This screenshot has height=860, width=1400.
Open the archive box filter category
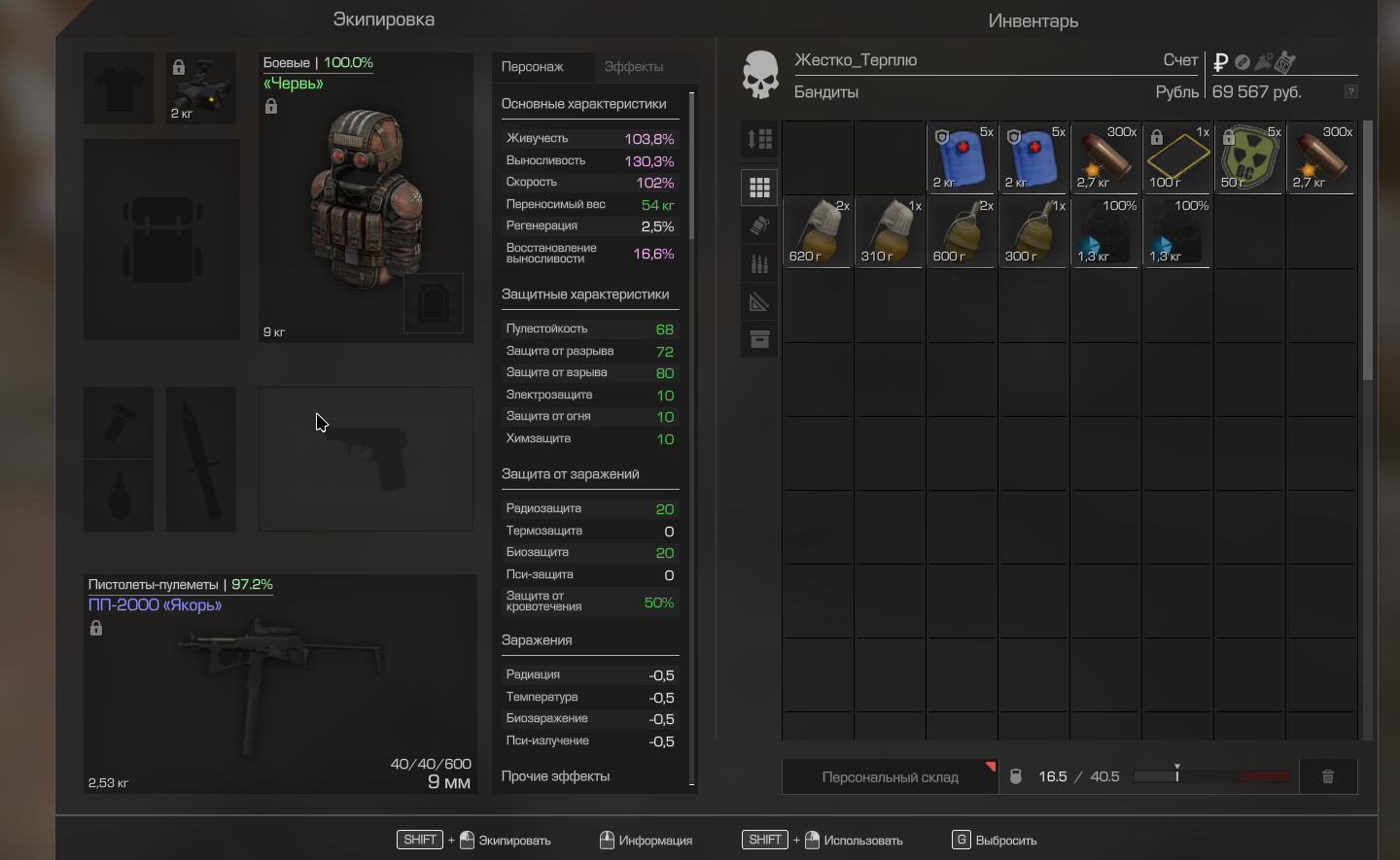point(759,339)
